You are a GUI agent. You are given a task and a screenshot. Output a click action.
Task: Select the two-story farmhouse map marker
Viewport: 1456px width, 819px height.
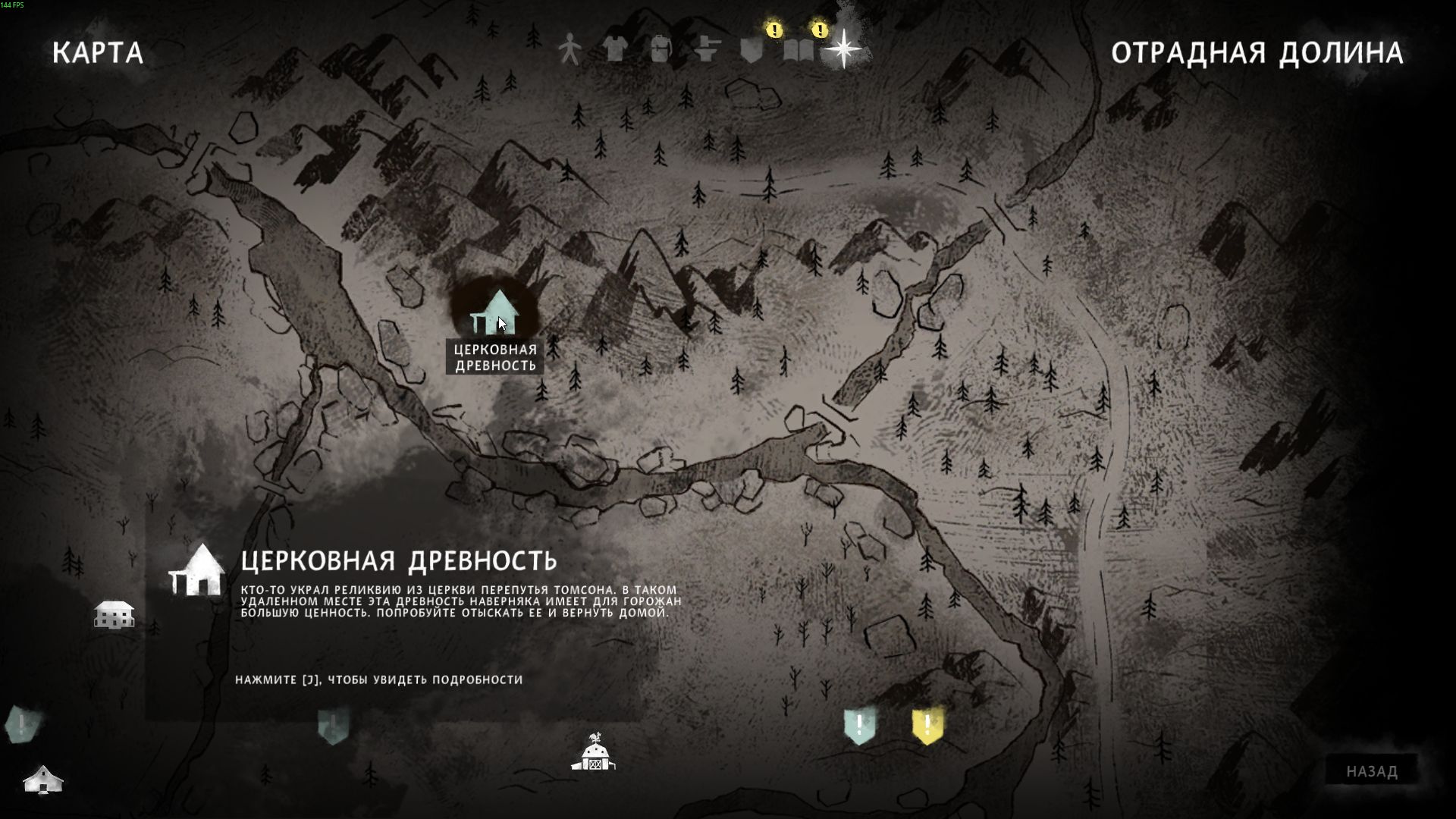[x=114, y=614]
